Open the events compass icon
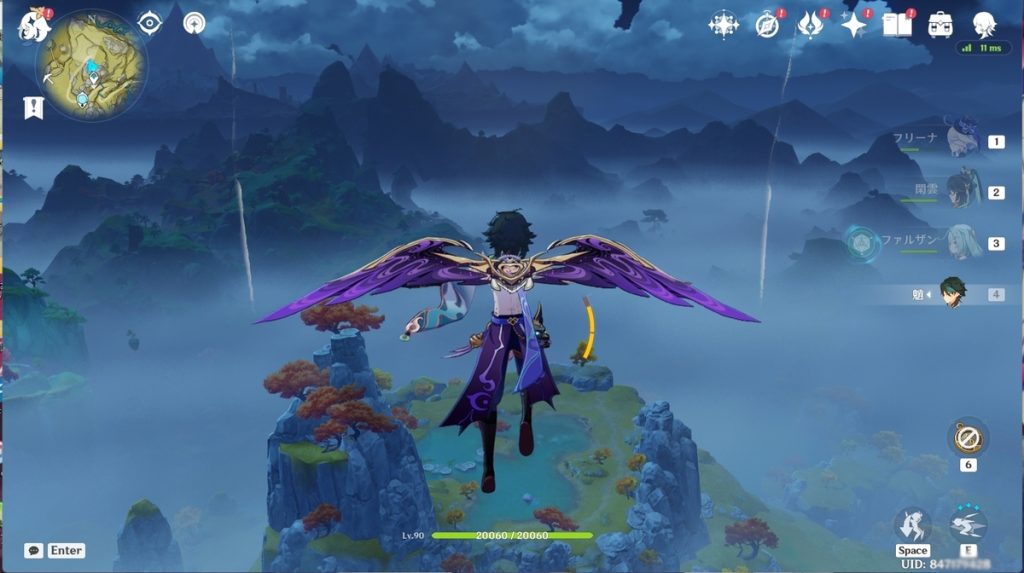Viewport: 1024px width, 573px height. click(x=767, y=25)
